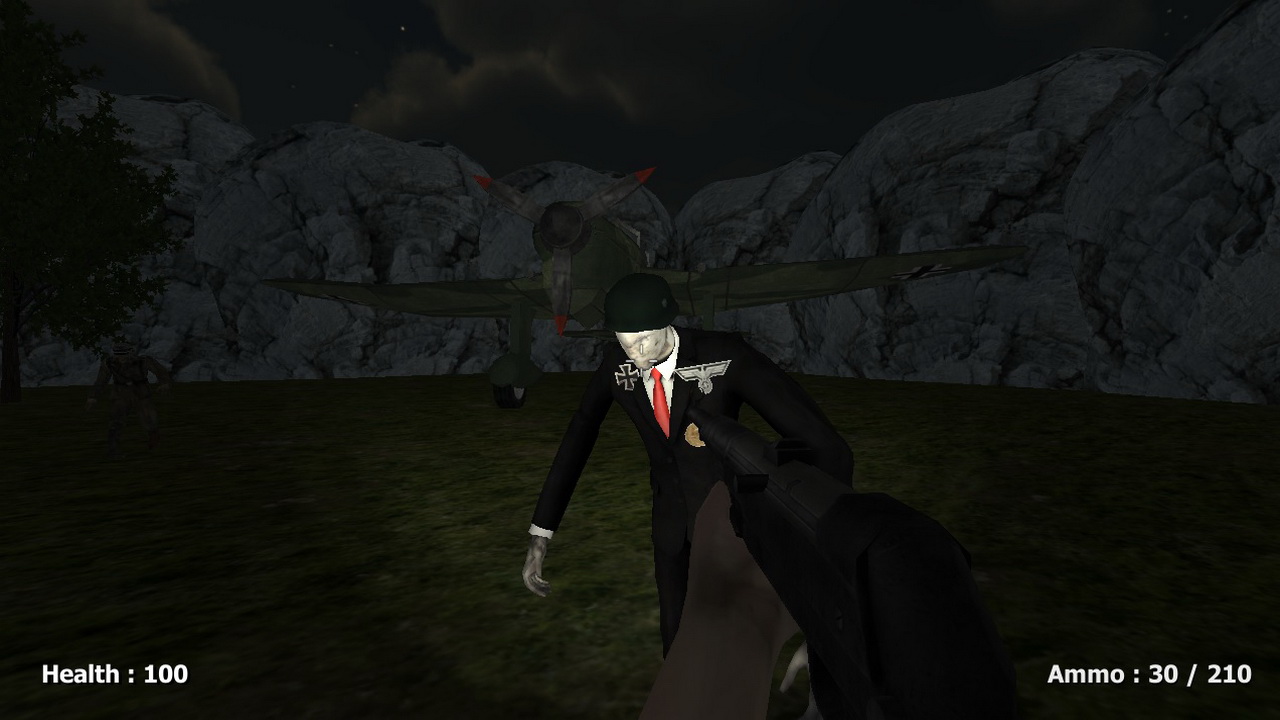Click the eagle emblem on the suit's chest
1280x720 pixels.
click(706, 376)
